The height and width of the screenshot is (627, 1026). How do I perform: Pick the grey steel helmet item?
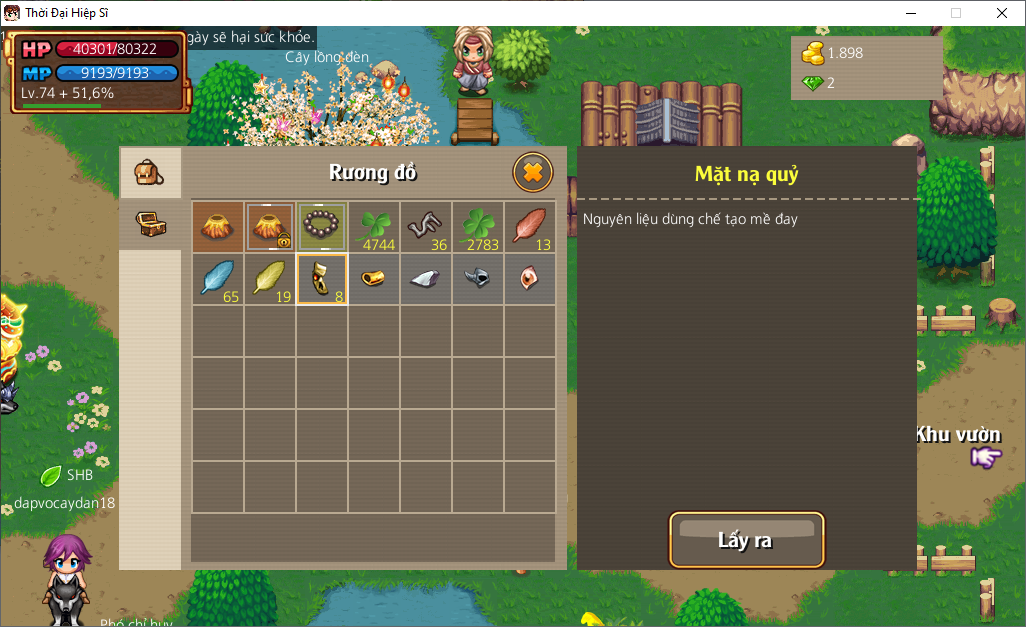tap(478, 279)
